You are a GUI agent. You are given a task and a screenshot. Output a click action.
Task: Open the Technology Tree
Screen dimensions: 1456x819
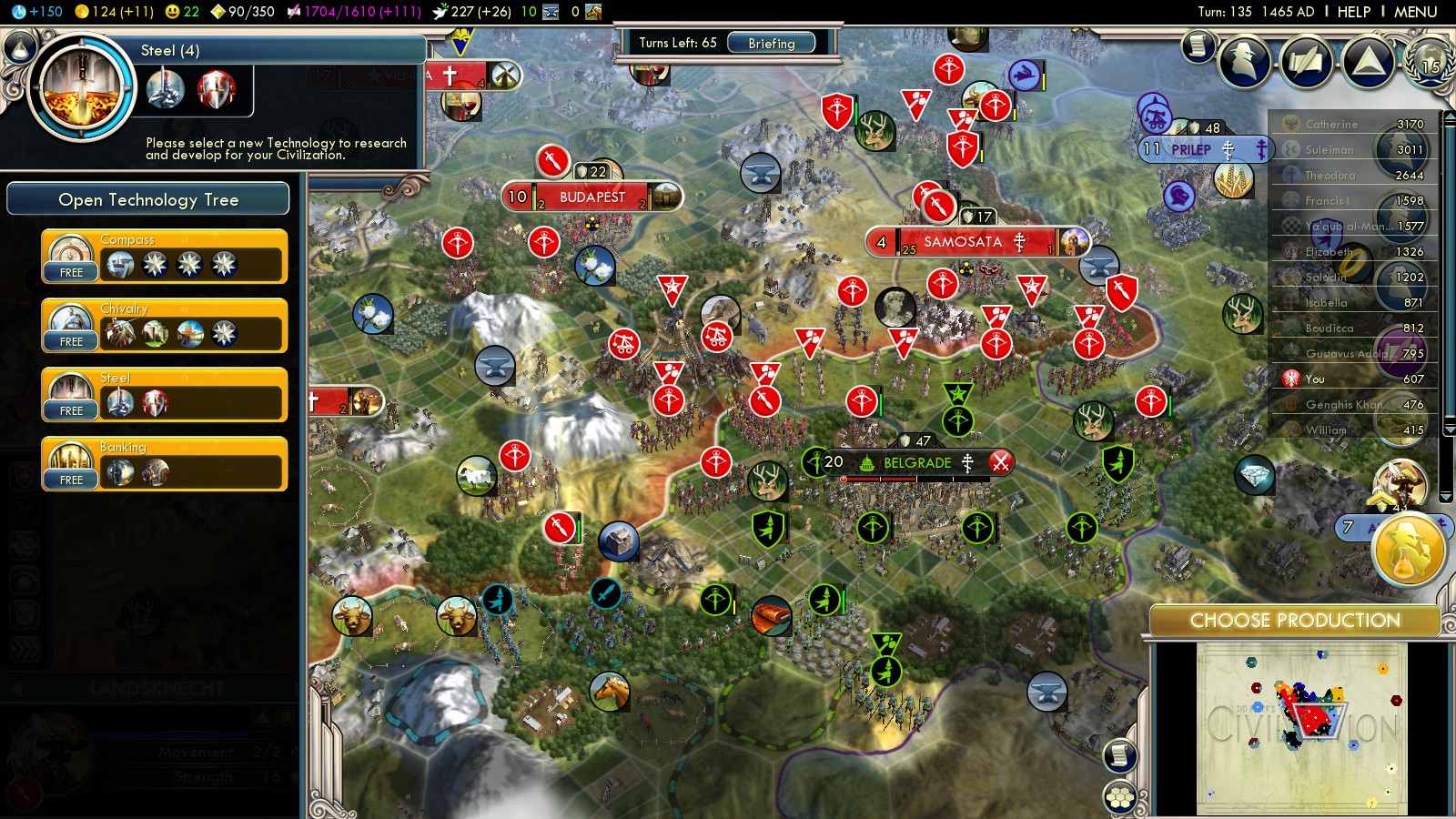tap(148, 199)
